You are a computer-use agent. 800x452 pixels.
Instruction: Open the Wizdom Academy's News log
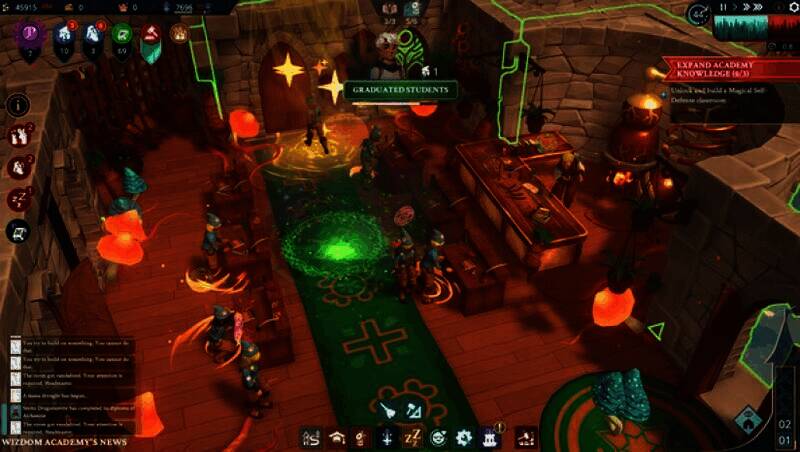(x=64, y=441)
